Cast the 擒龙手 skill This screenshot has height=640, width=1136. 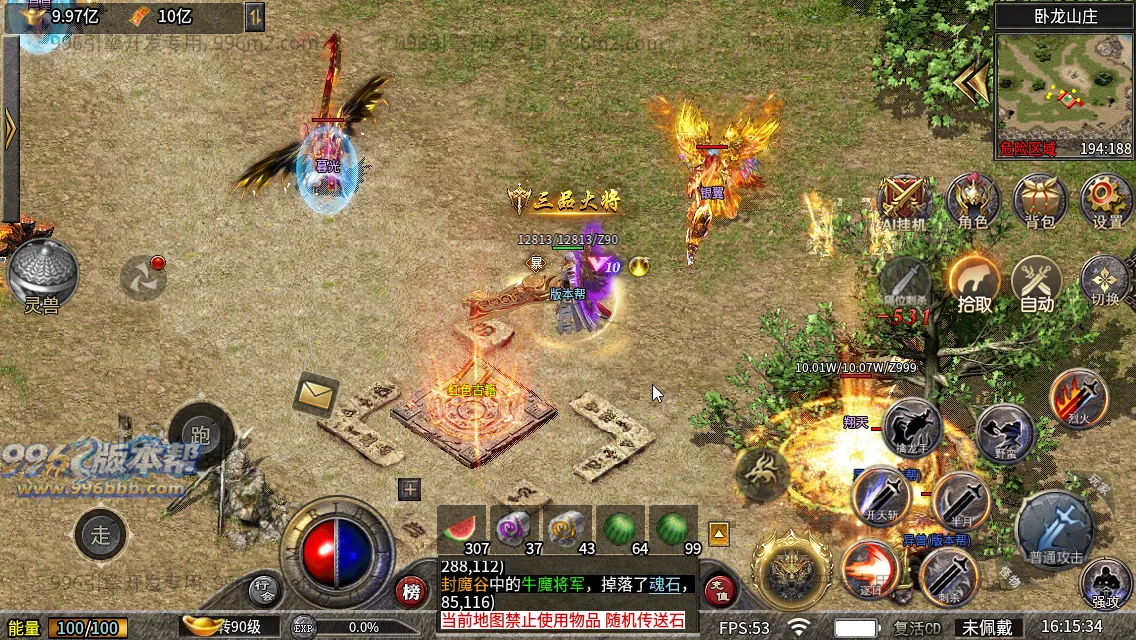tap(912, 427)
